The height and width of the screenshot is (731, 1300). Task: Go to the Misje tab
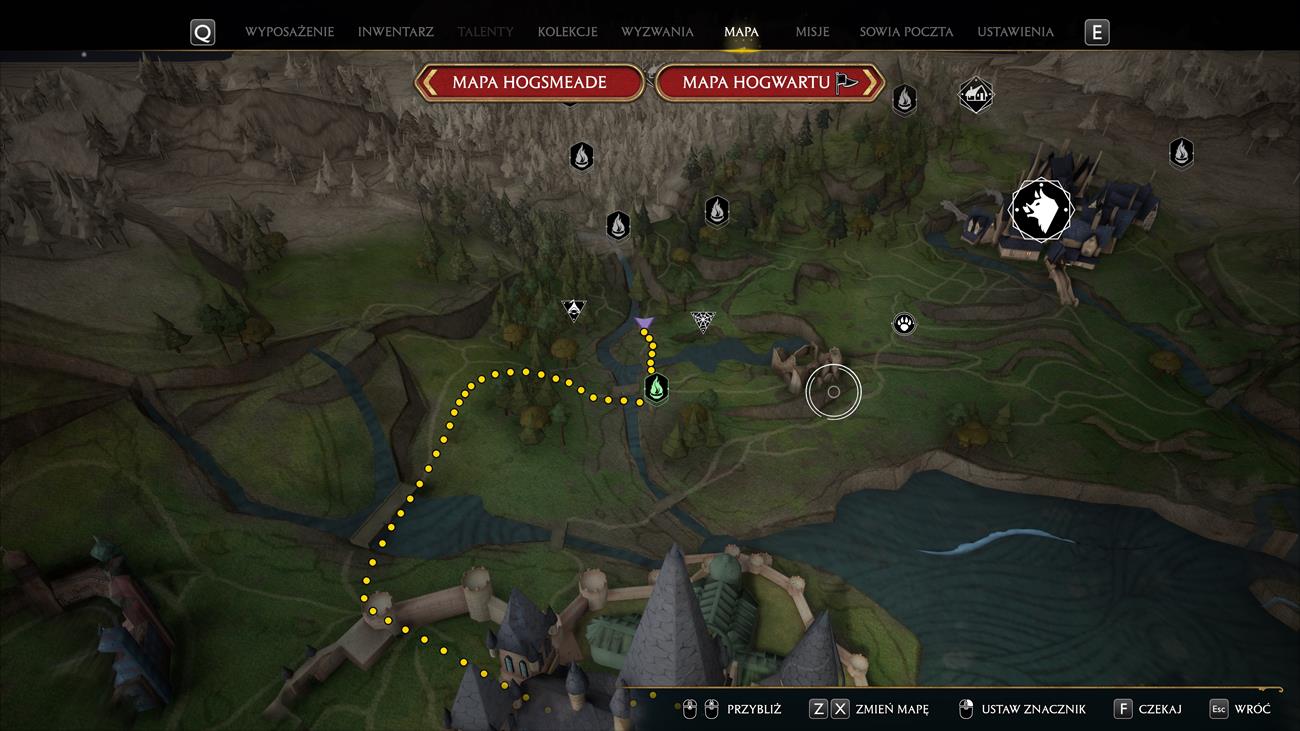click(812, 32)
